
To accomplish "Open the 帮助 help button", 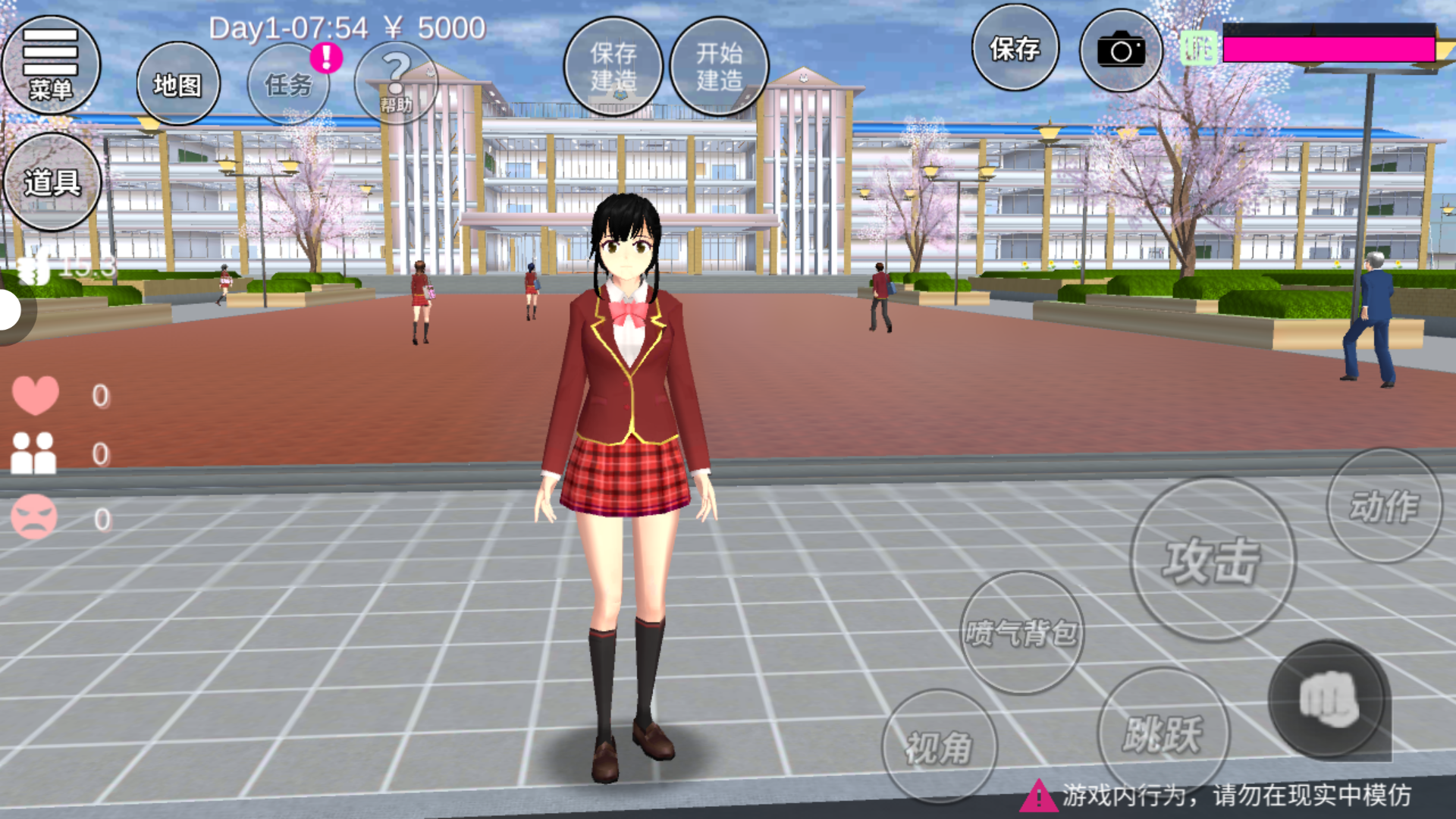I will pos(396,82).
